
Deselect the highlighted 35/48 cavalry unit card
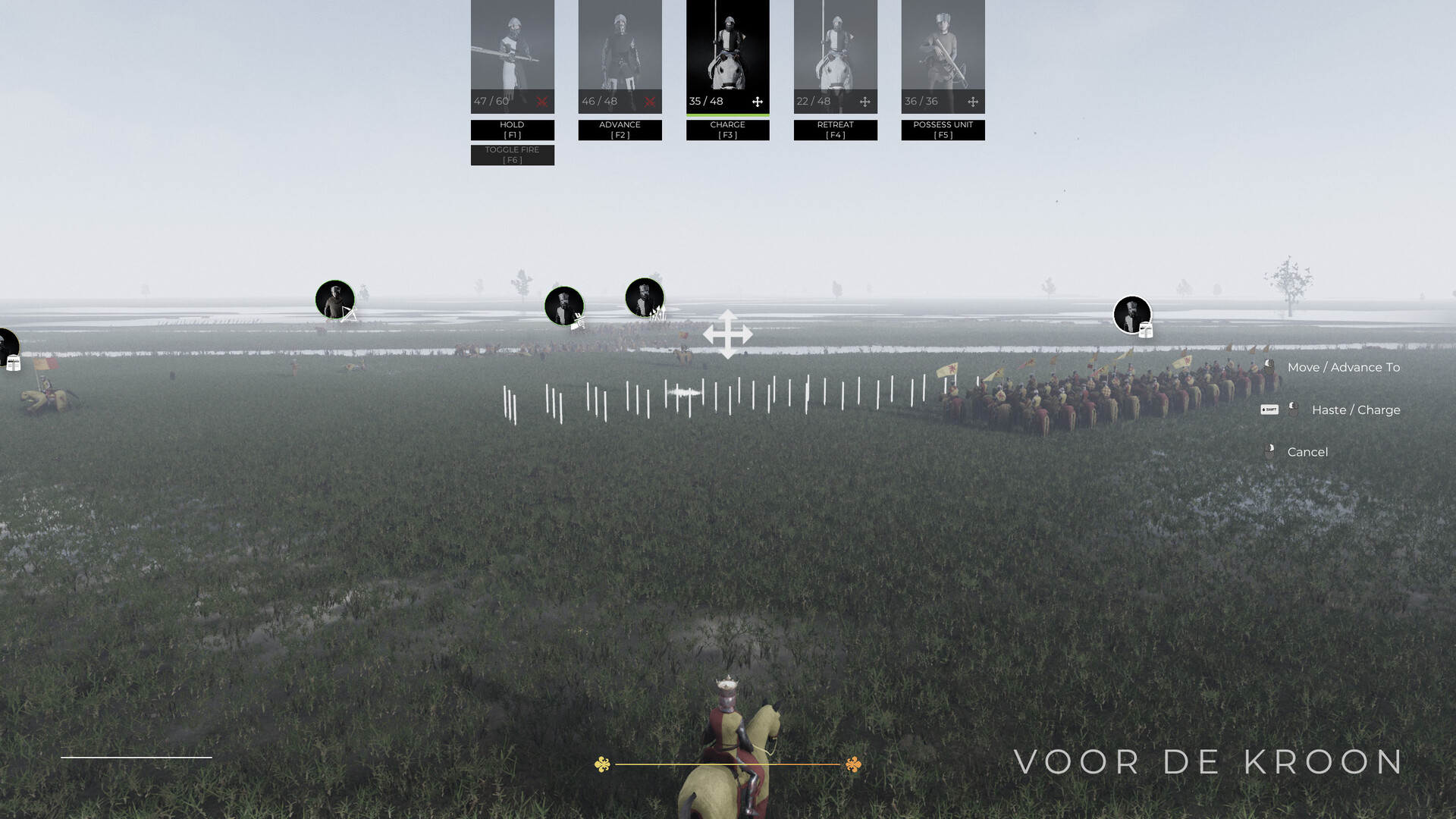click(x=727, y=53)
